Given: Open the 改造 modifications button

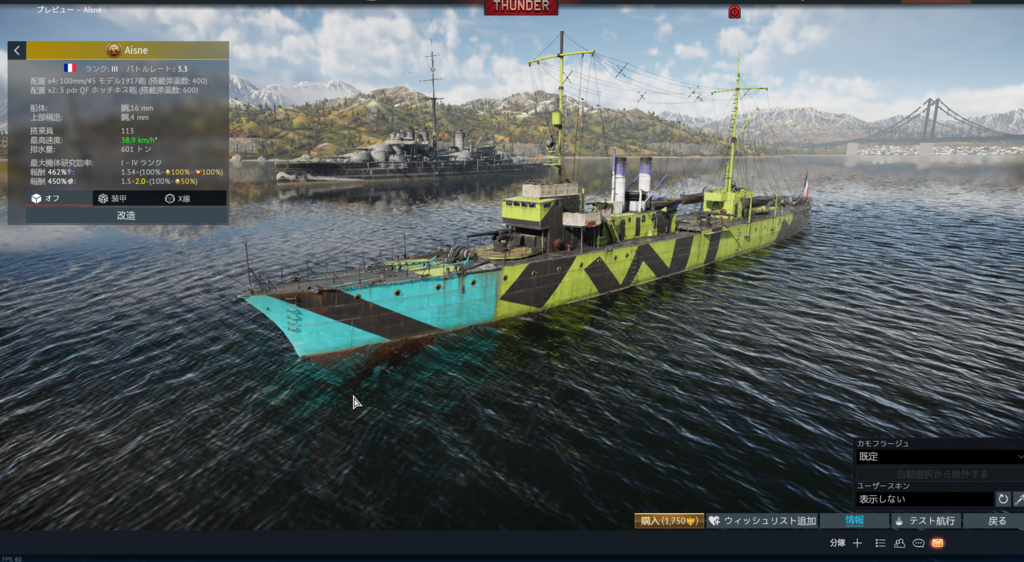Looking at the screenshot, I should tap(126, 215).
